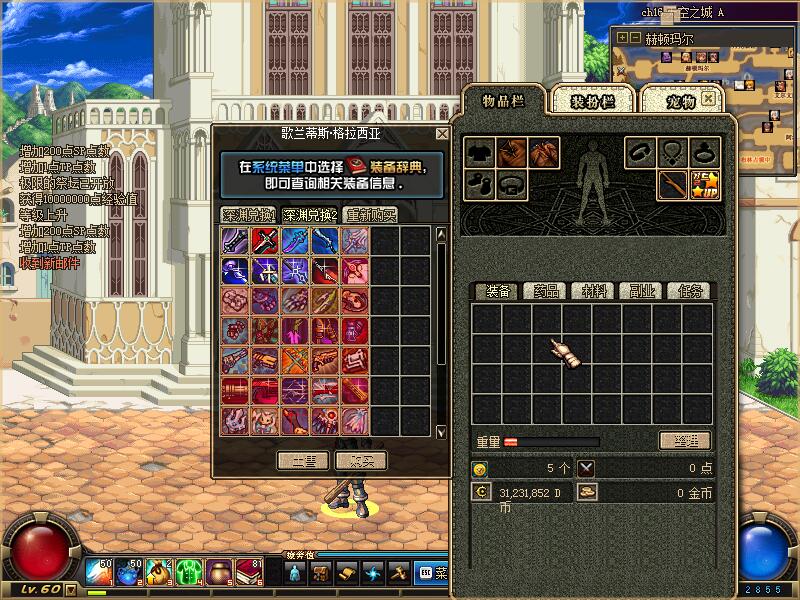The image size is (800, 600).
Task: Switch to the 宠物 pet tab
Action: (680, 101)
